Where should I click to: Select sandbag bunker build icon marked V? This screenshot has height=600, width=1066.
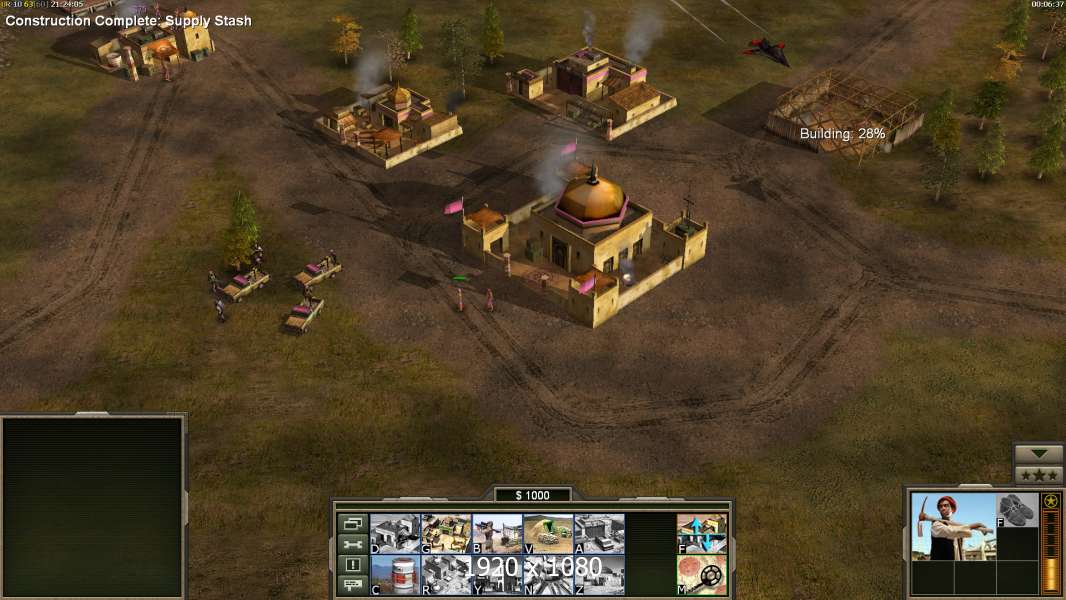pos(548,533)
